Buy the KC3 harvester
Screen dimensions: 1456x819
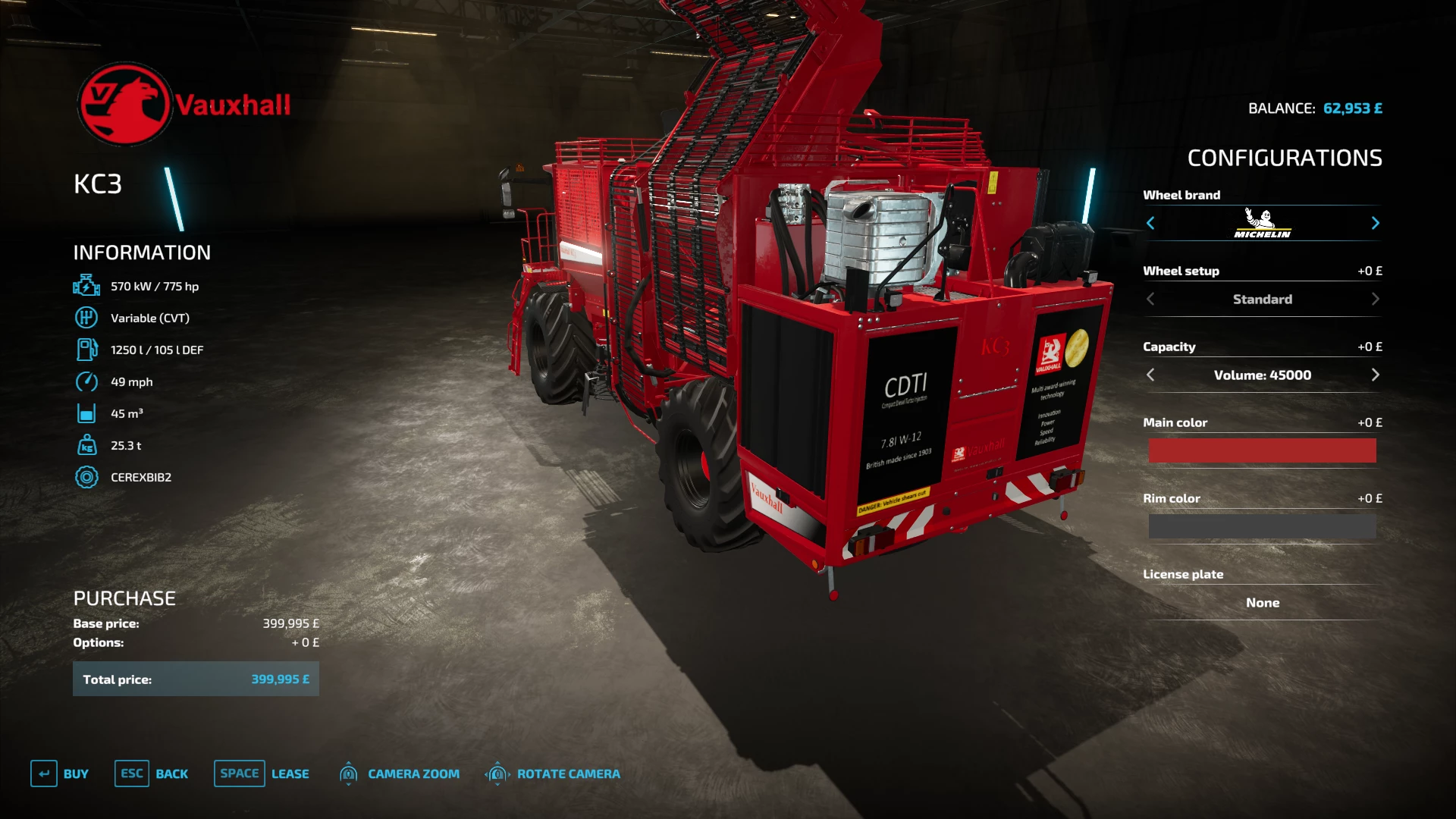[60, 773]
